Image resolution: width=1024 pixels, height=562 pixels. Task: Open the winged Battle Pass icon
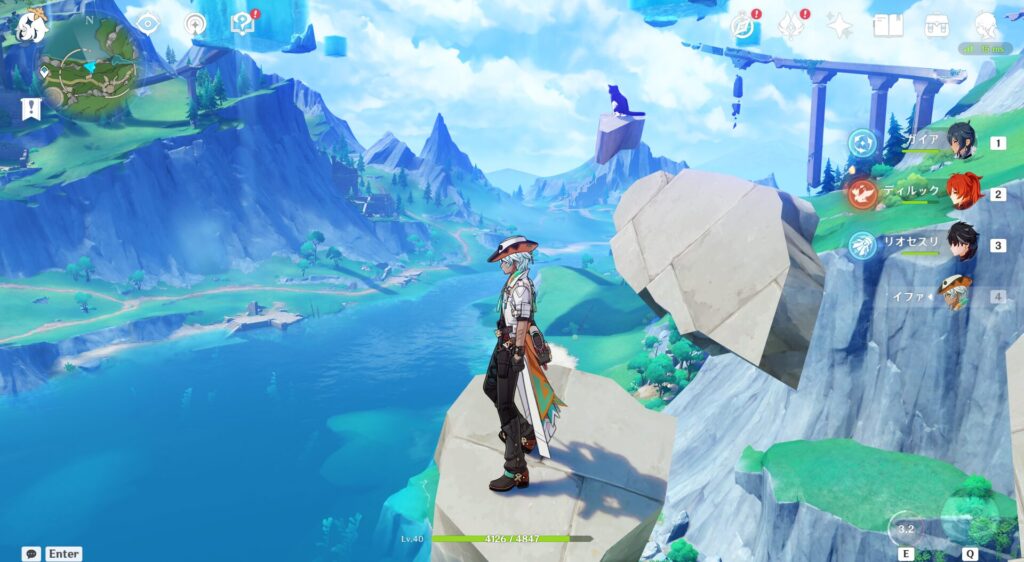(x=791, y=25)
